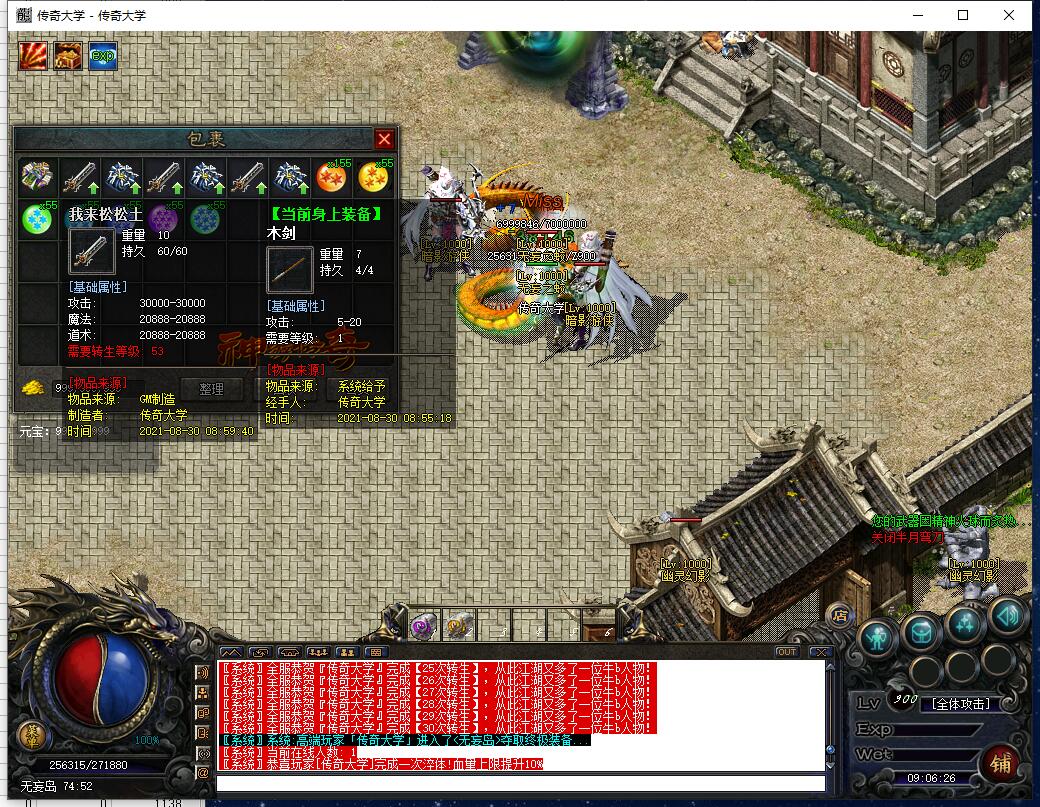Click the red flame buff icon
Screen dimensions: 1040x807
(x=33, y=55)
